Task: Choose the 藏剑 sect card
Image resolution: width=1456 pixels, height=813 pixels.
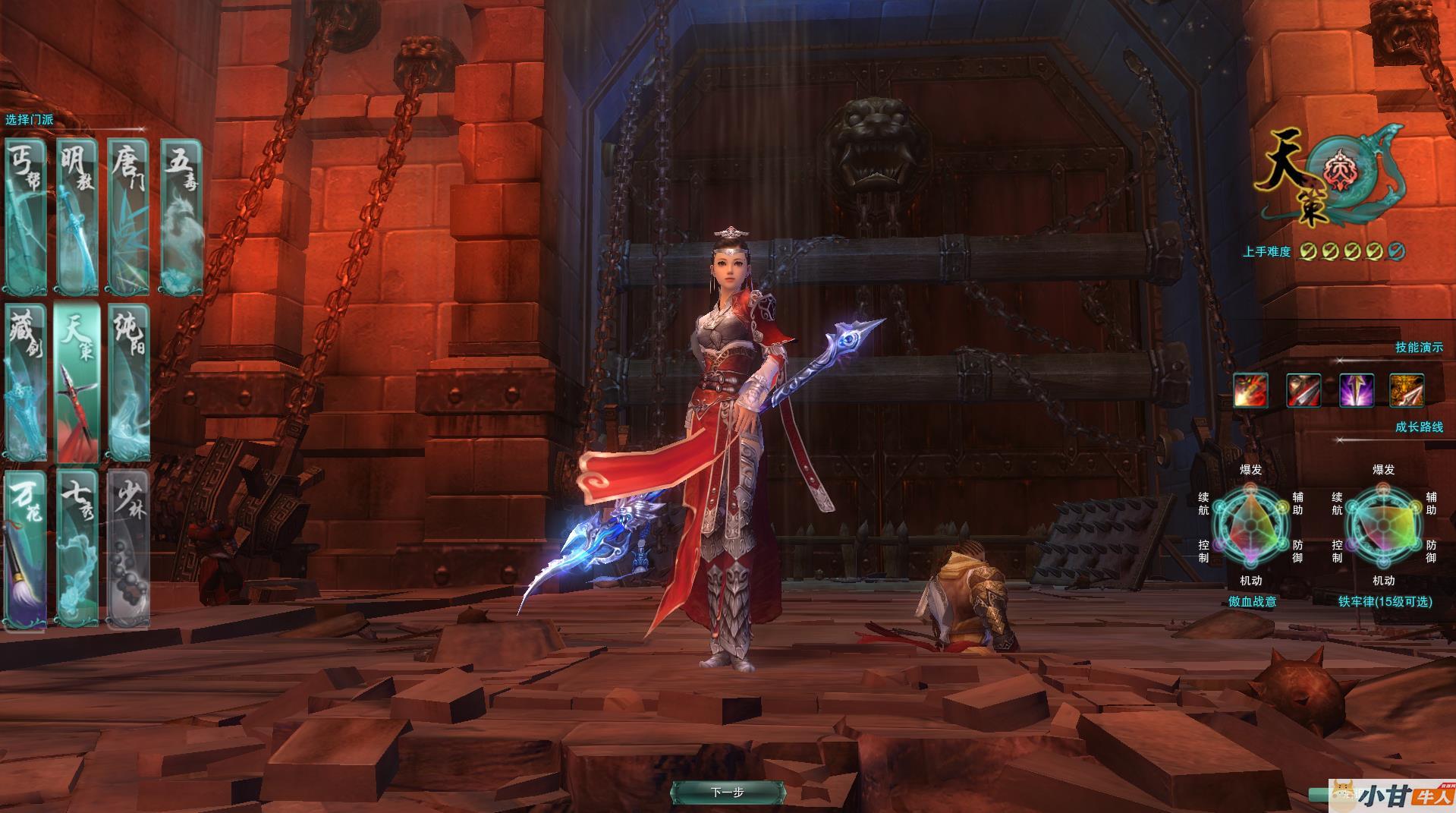Action: pos(26,383)
